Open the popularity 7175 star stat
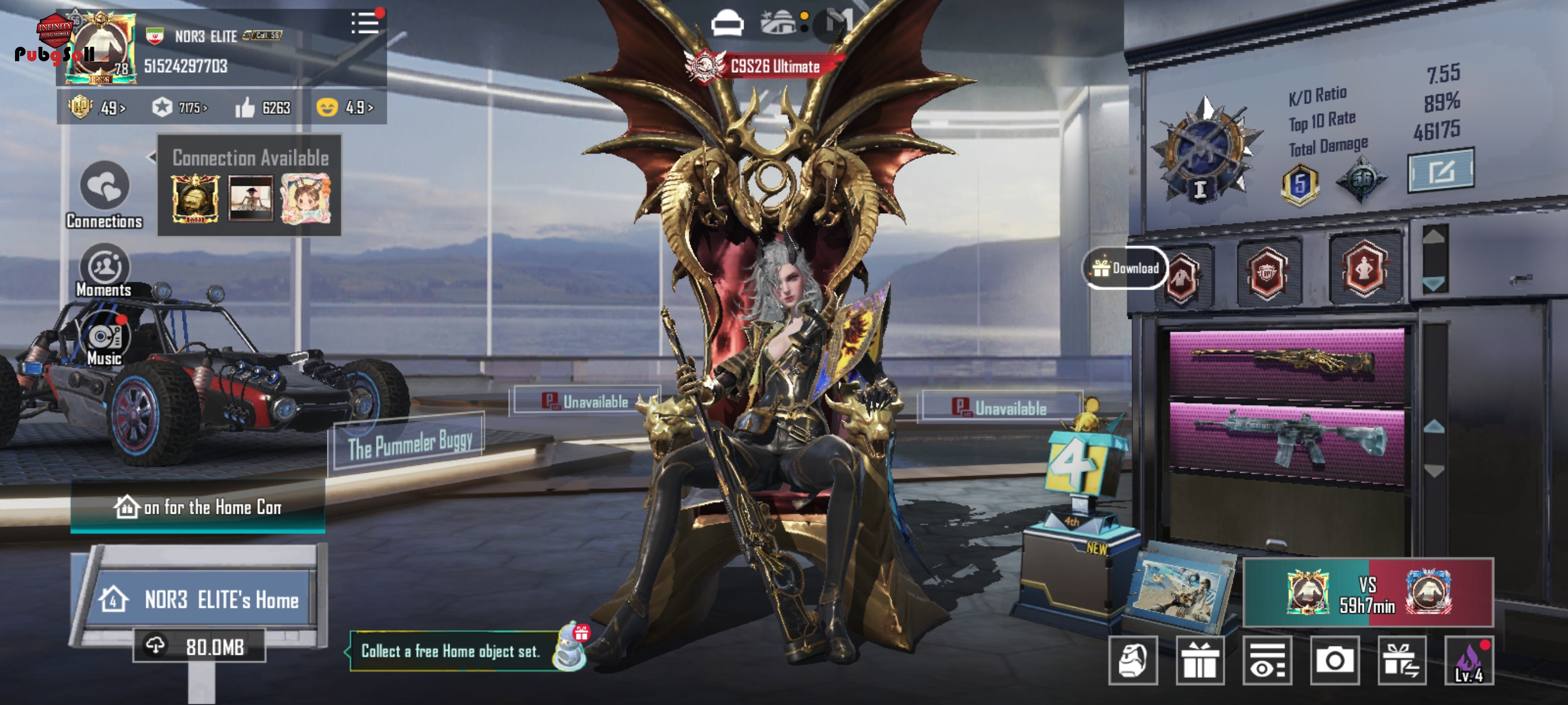This screenshot has width=1568, height=705. (x=180, y=108)
